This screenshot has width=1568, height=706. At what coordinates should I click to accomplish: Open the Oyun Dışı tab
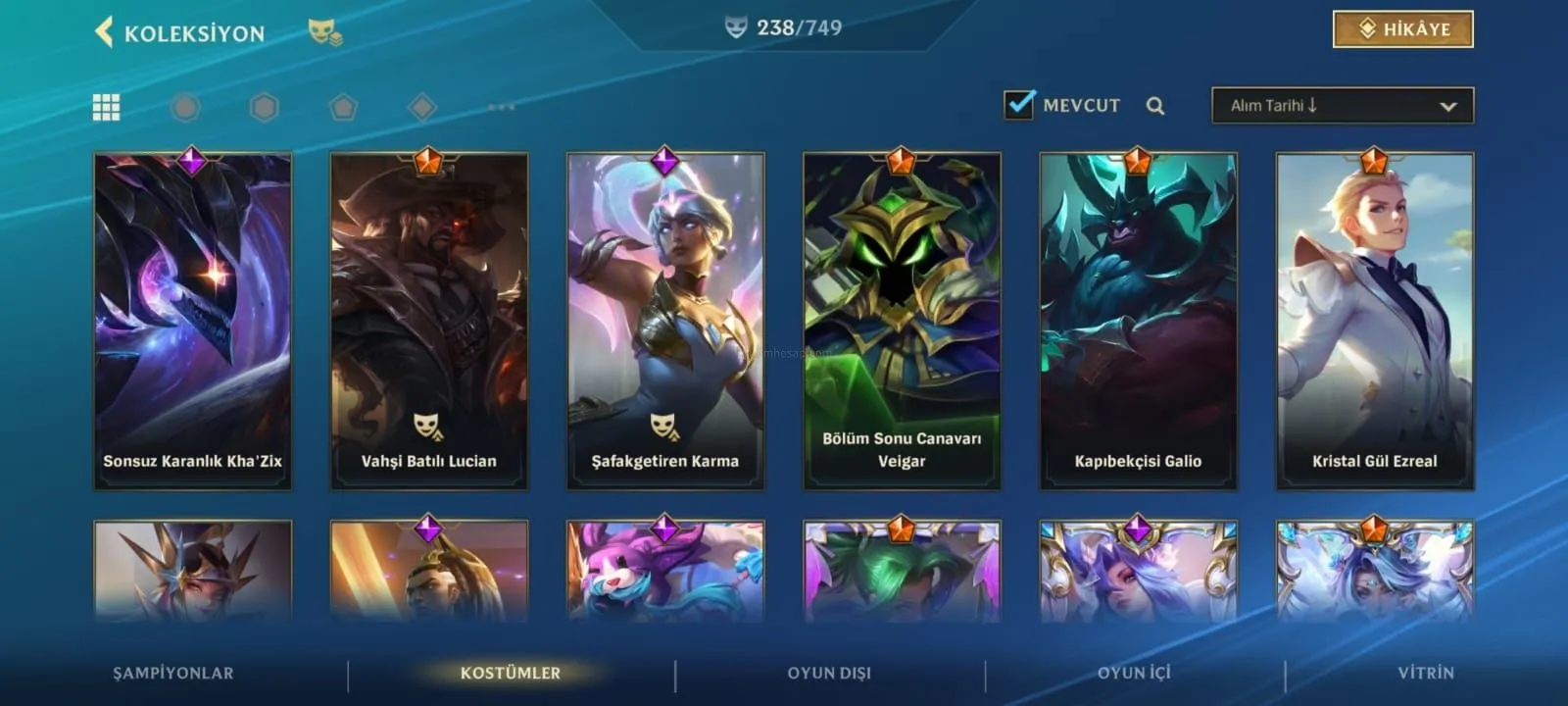(829, 673)
